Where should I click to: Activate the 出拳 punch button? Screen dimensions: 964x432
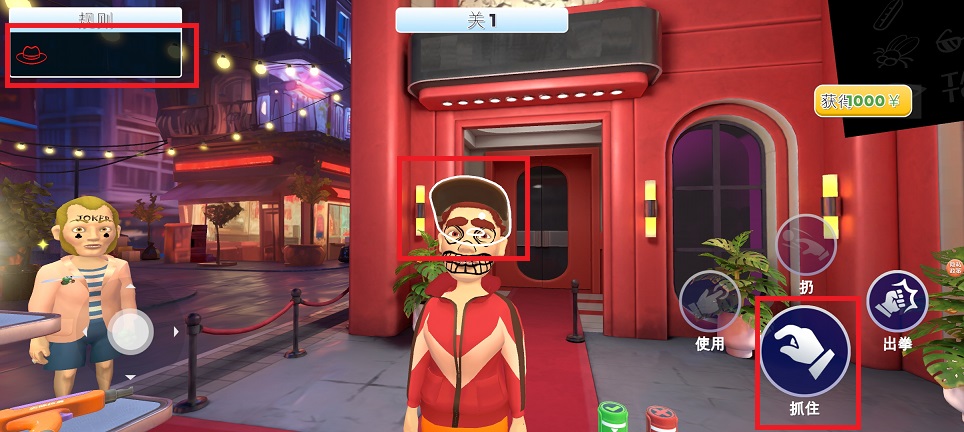coord(897,301)
